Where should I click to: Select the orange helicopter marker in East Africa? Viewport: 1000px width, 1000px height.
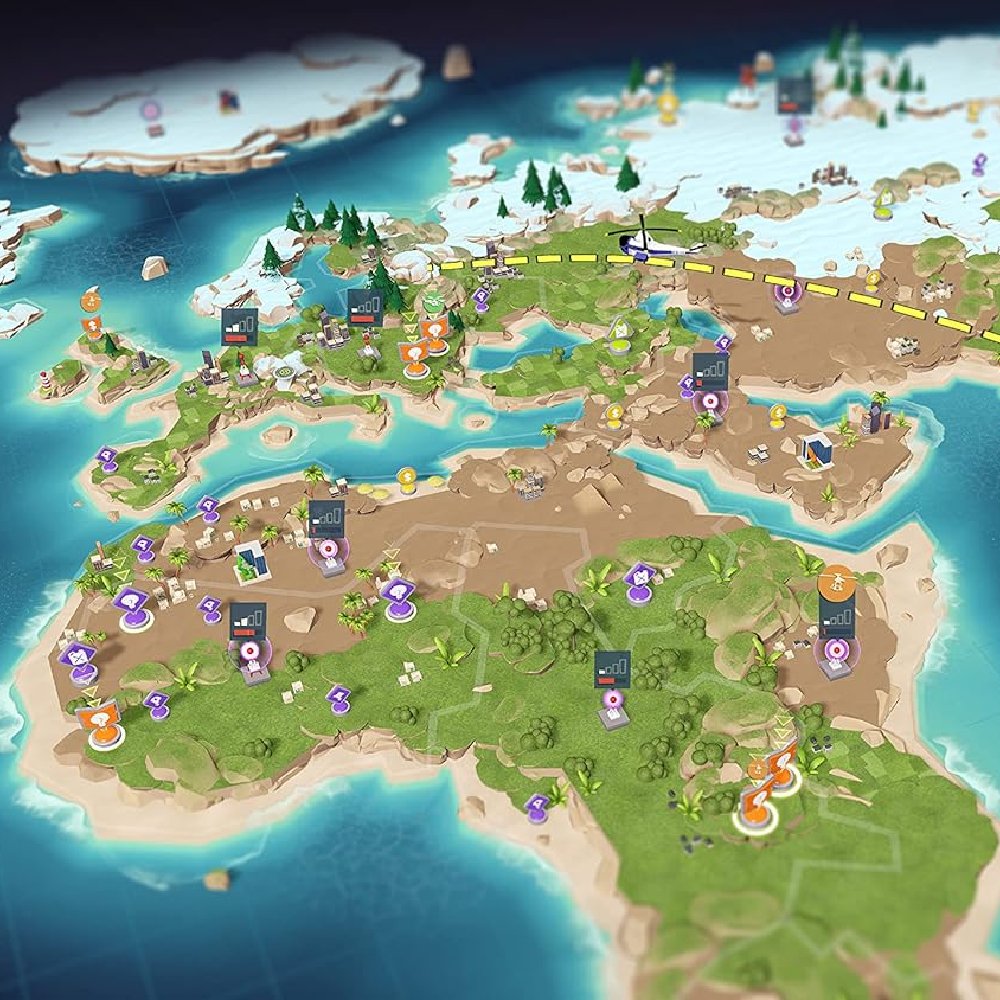[x=835, y=579]
